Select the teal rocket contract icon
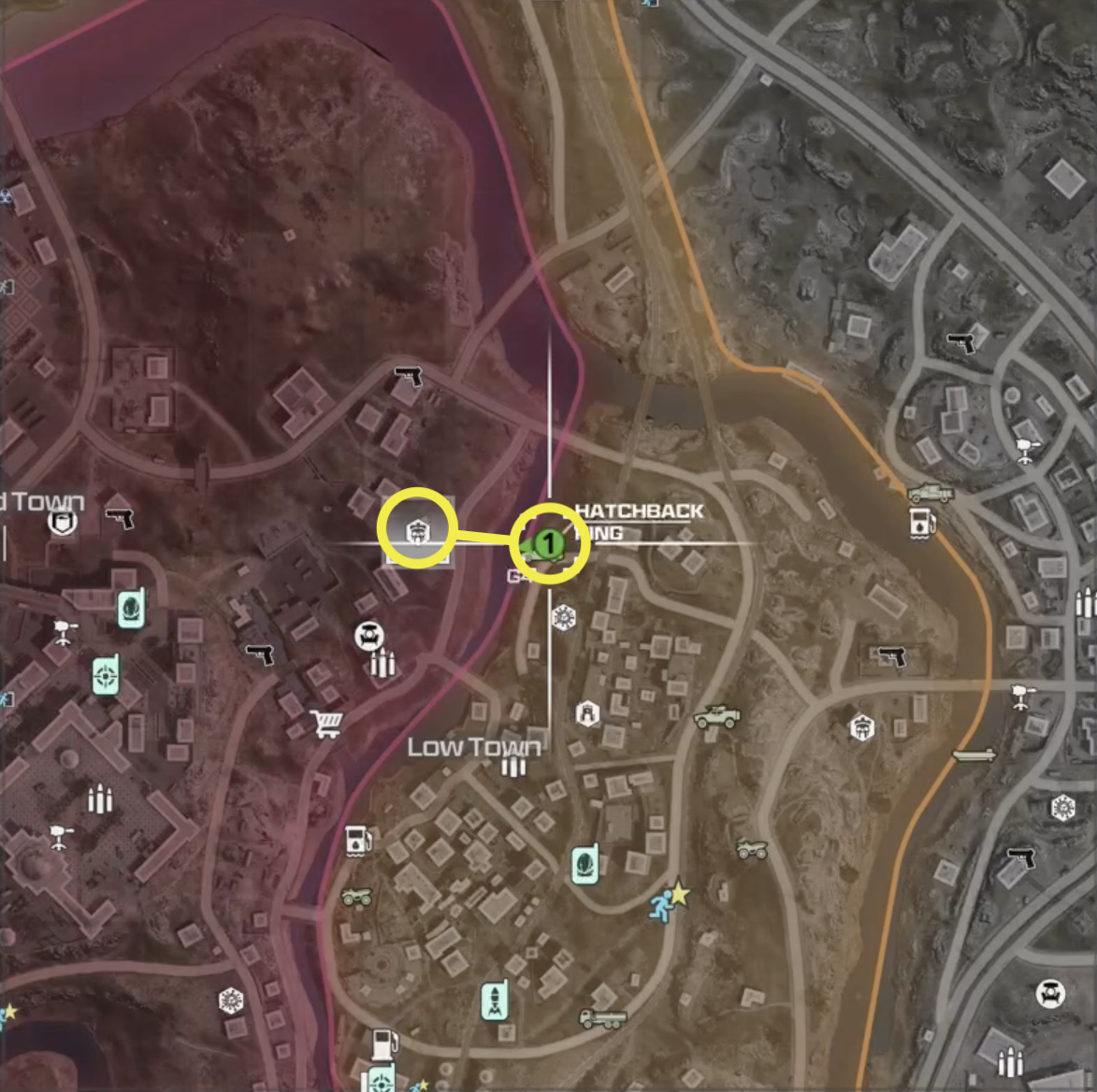This screenshot has height=1092, width=1097. coord(494,999)
